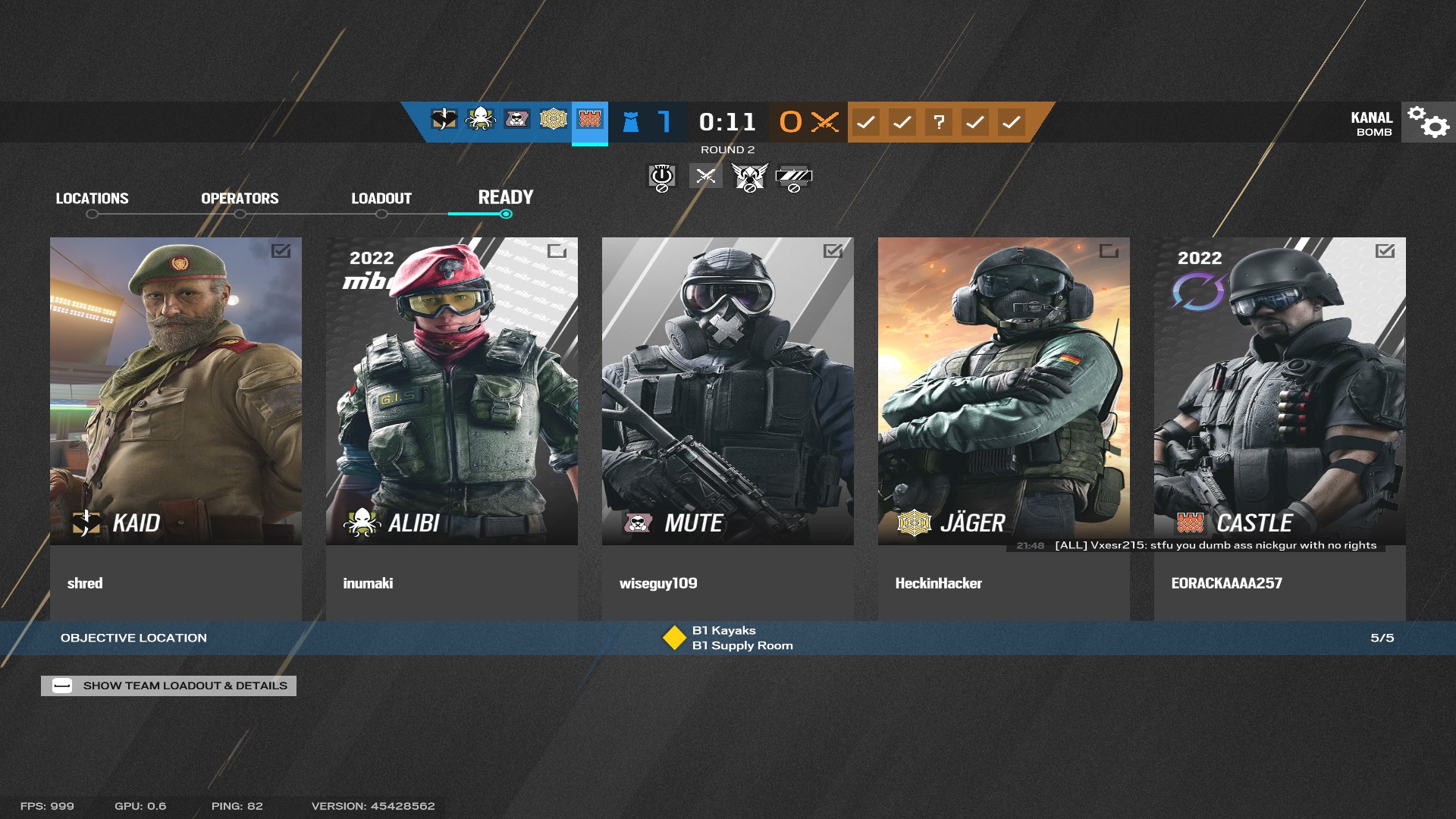Click the READY phase indicator
This screenshot has width=1456, height=819.
(x=505, y=198)
